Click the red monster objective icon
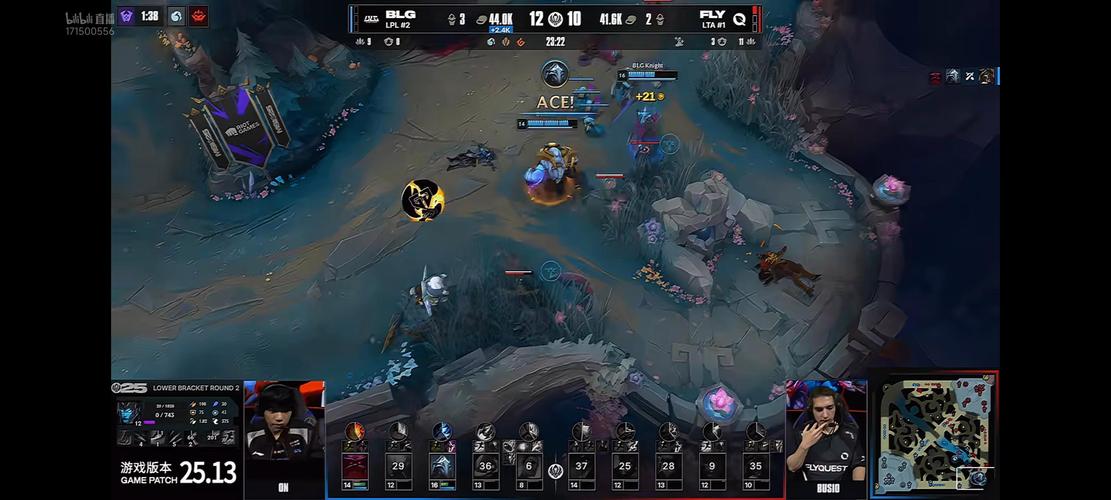The width and height of the screenshot is (1111, 500). 198,16
